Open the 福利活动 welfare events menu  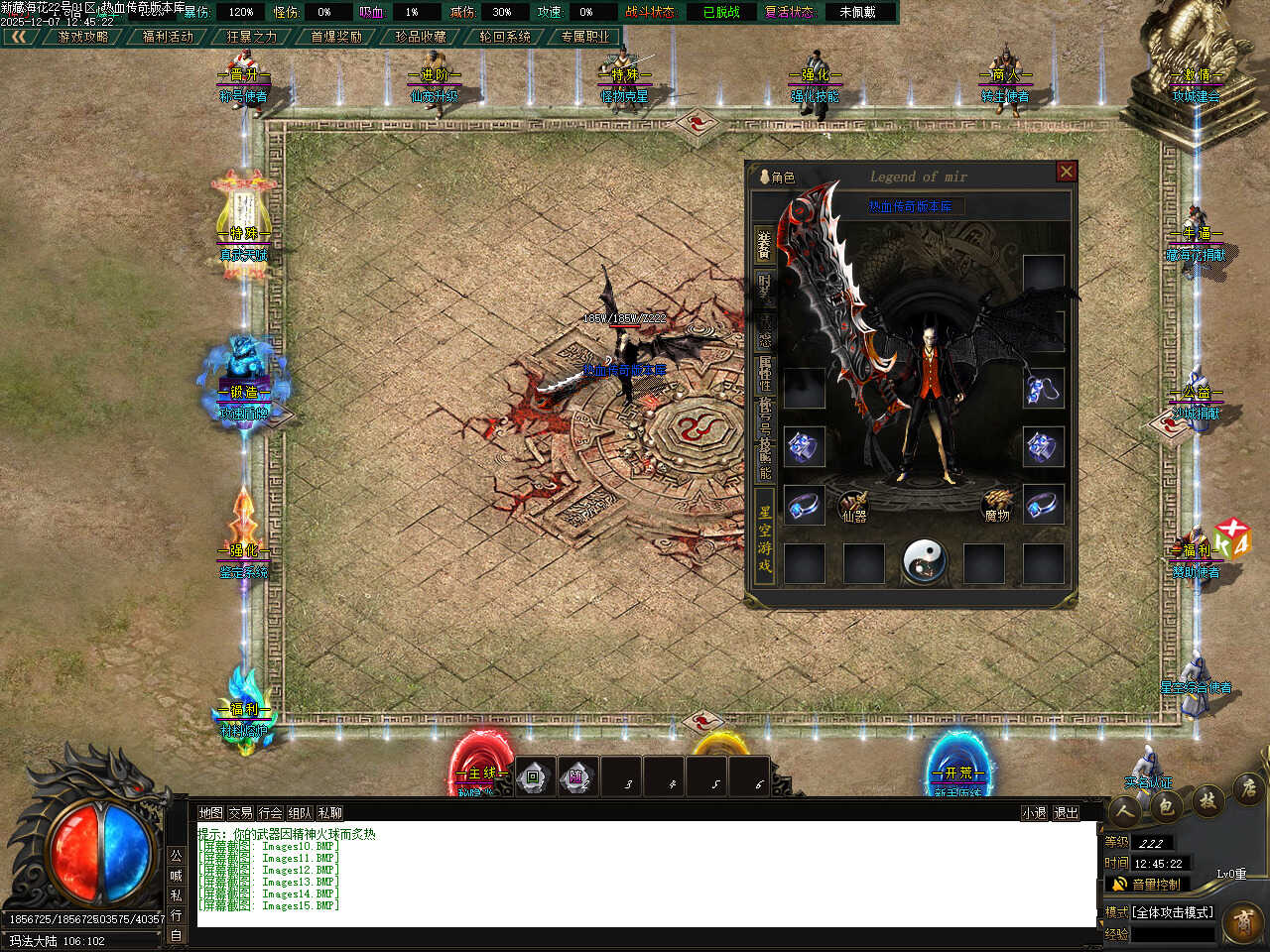coord(168,37)
